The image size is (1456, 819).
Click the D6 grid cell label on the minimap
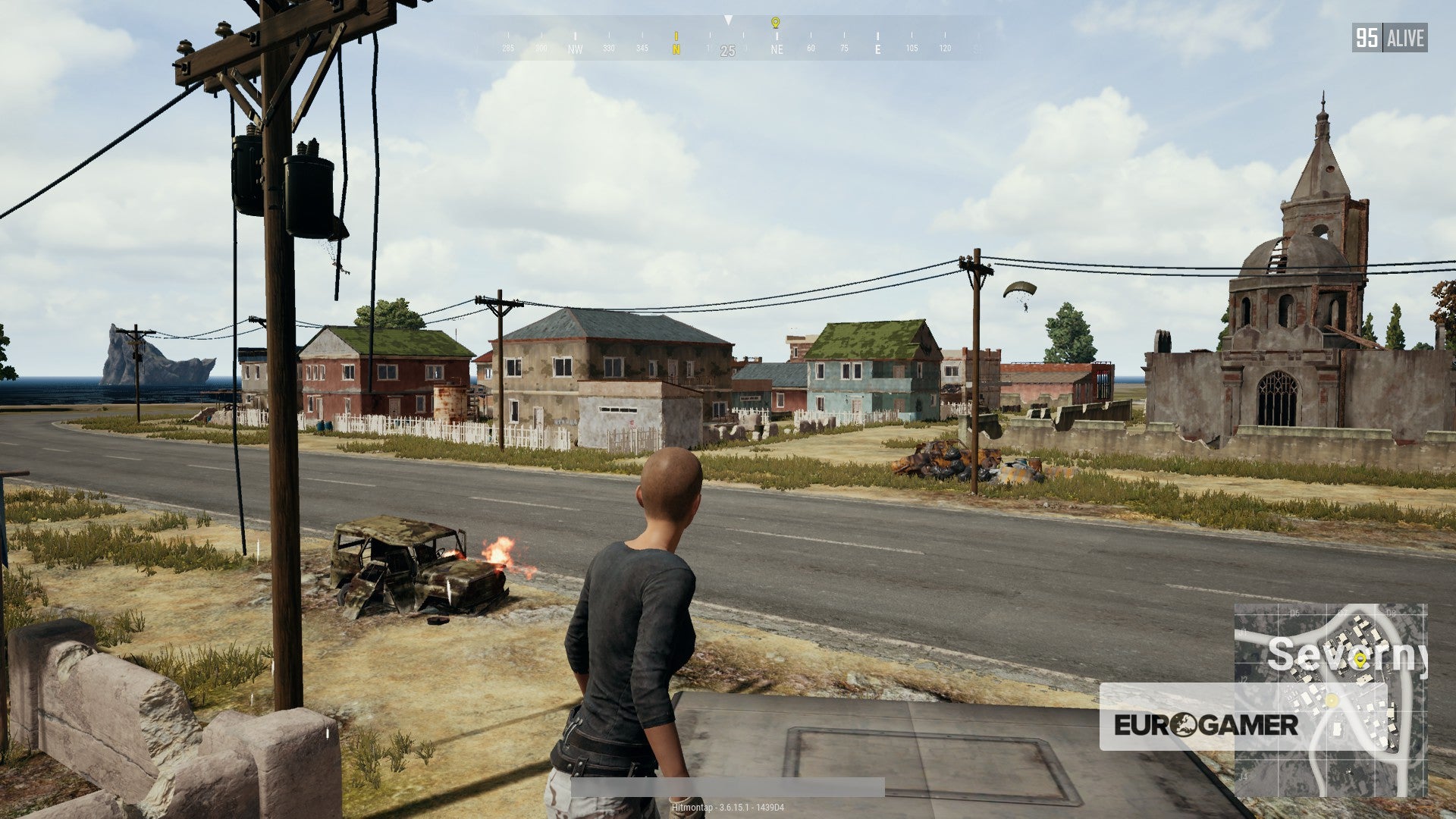(1294, 612)
